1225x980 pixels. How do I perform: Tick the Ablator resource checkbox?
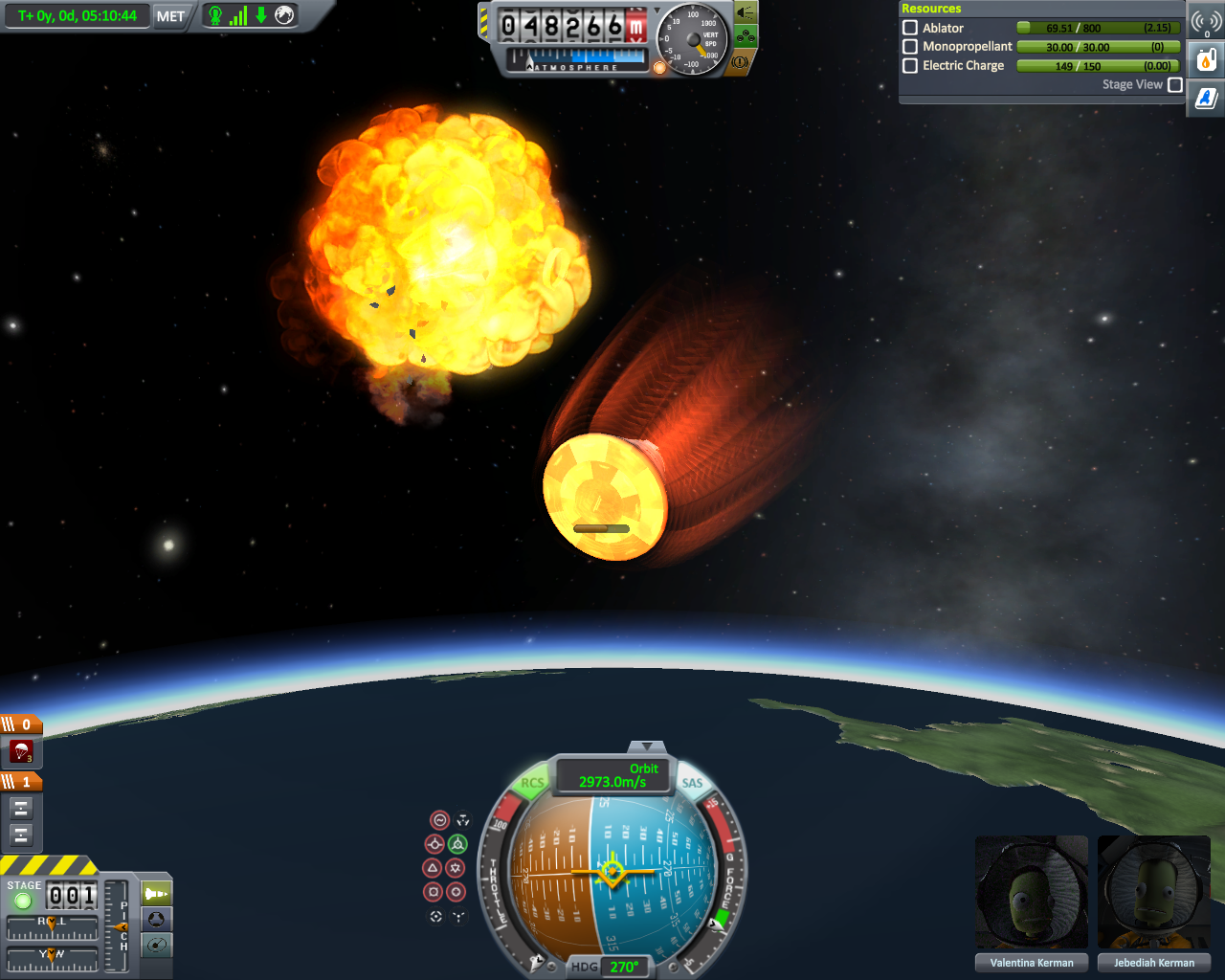pyautogui.click(x=910, y=28)
